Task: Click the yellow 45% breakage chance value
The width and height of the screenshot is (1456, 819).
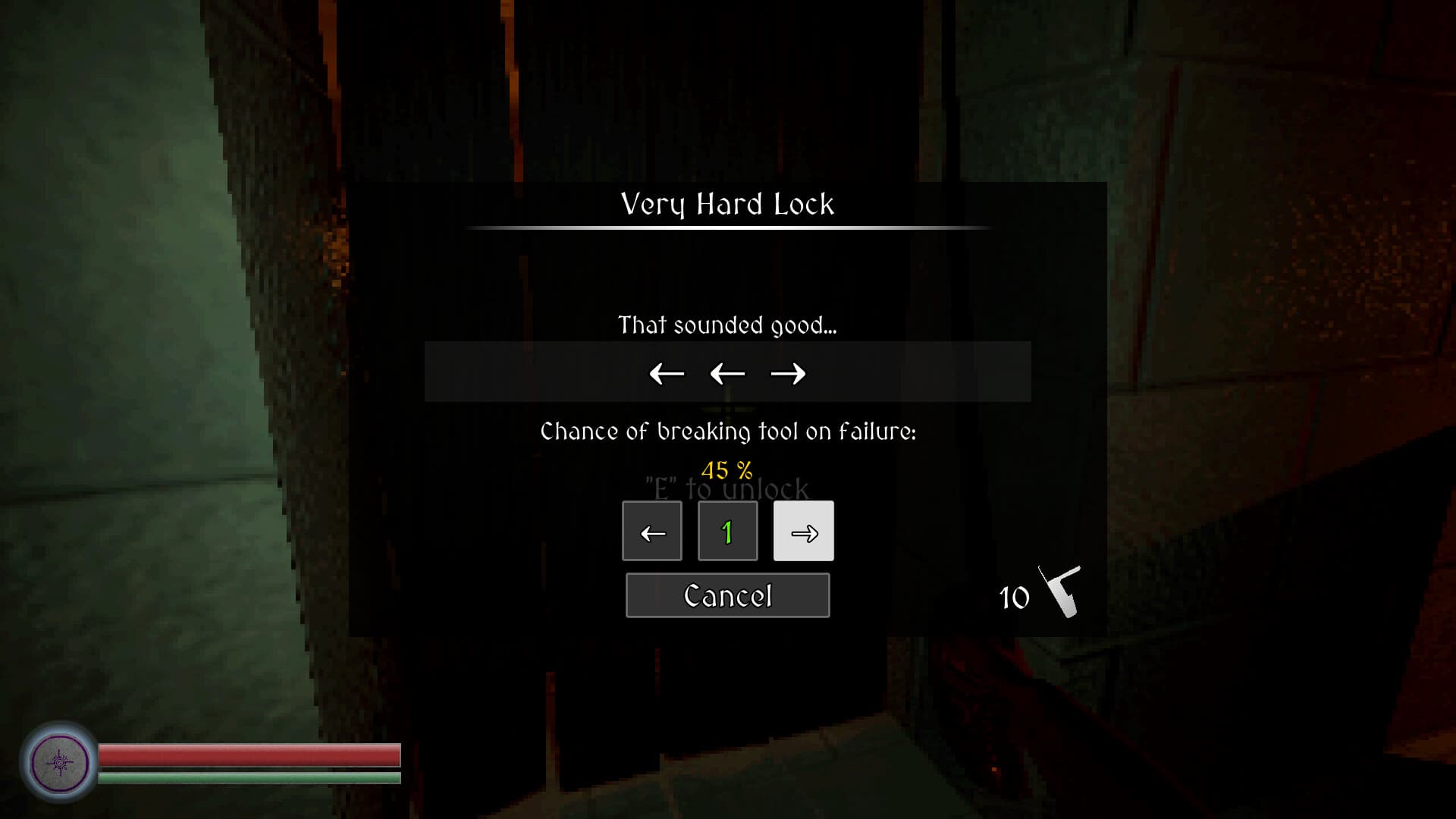Action: [727, 469]
